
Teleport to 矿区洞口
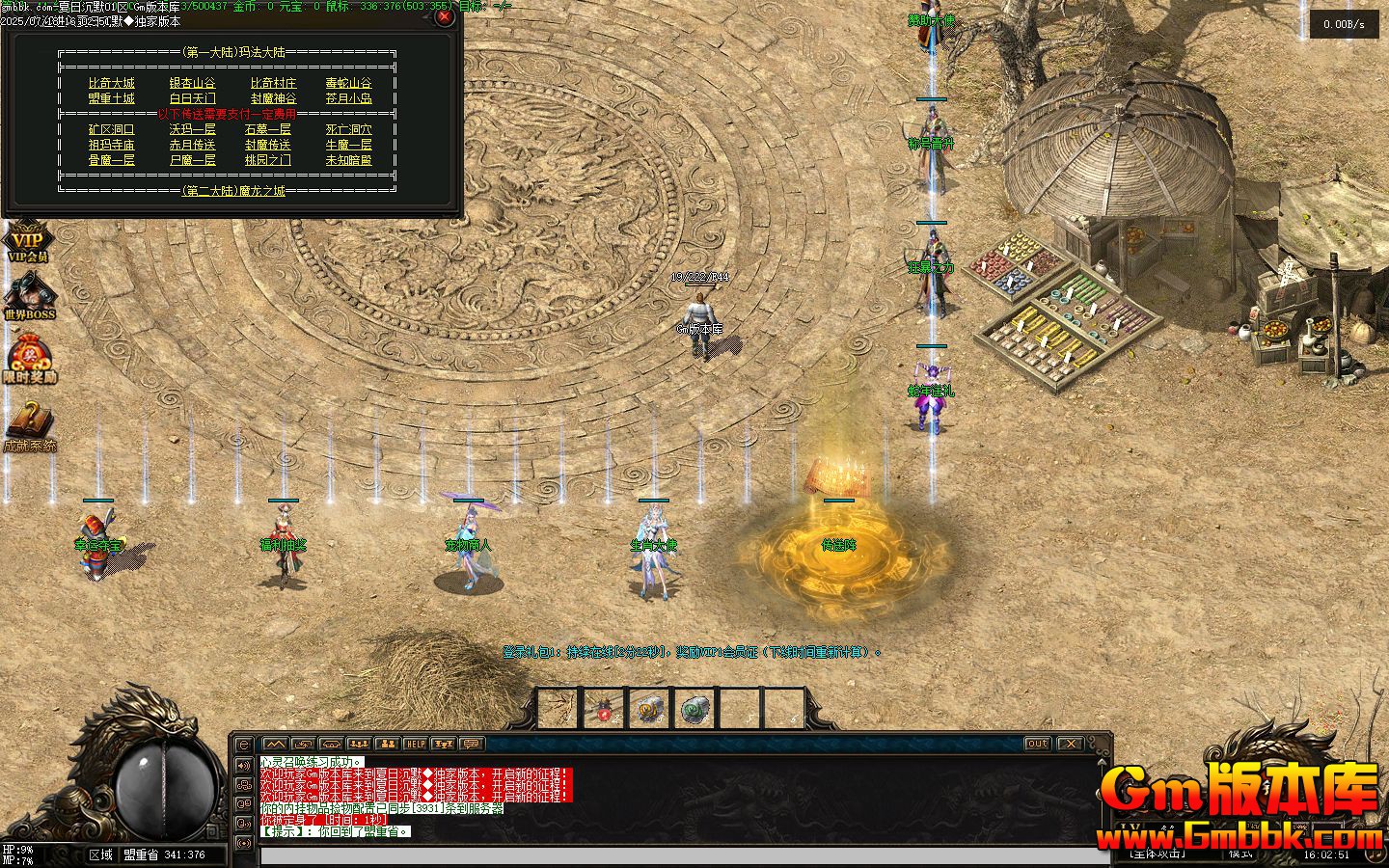(112, 129)
